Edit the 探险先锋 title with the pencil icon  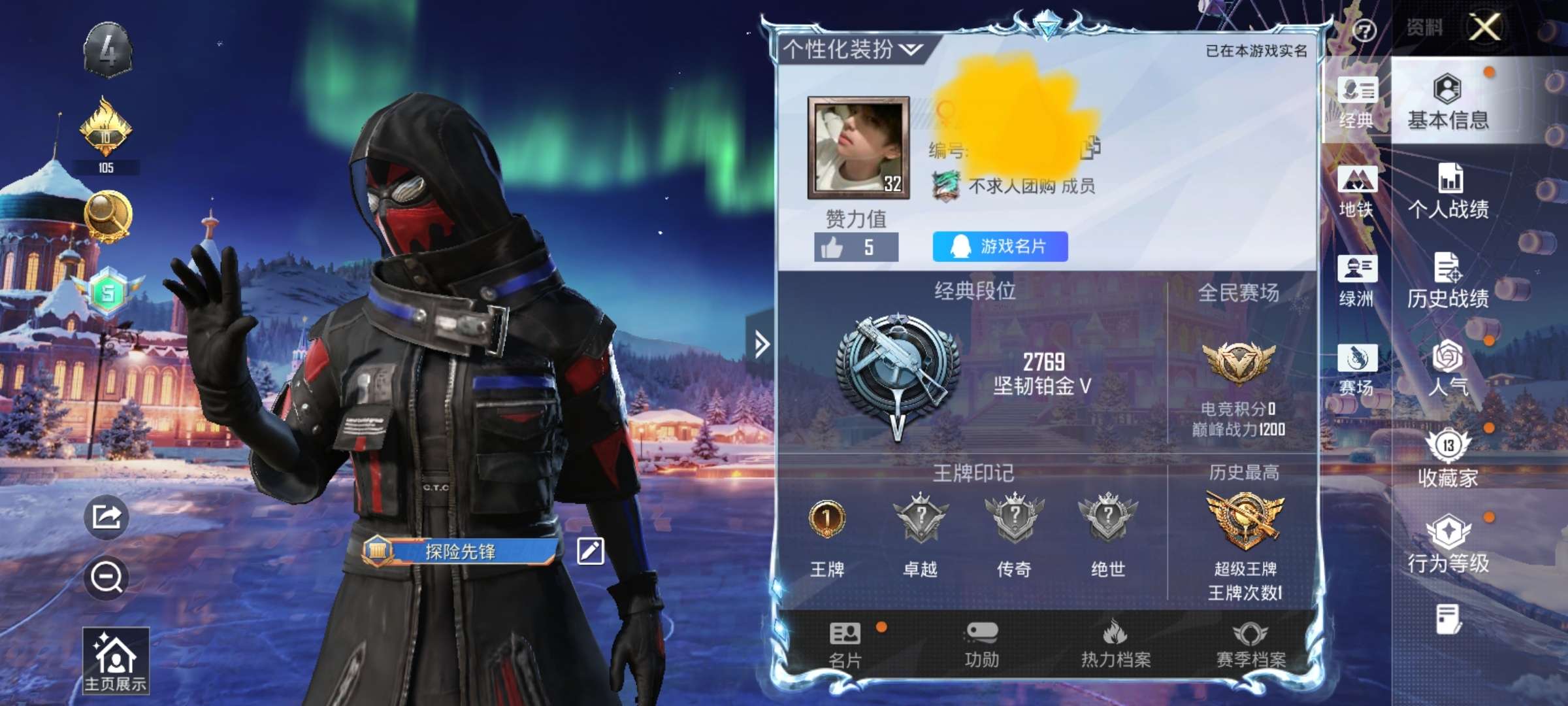tap(590, 551)
